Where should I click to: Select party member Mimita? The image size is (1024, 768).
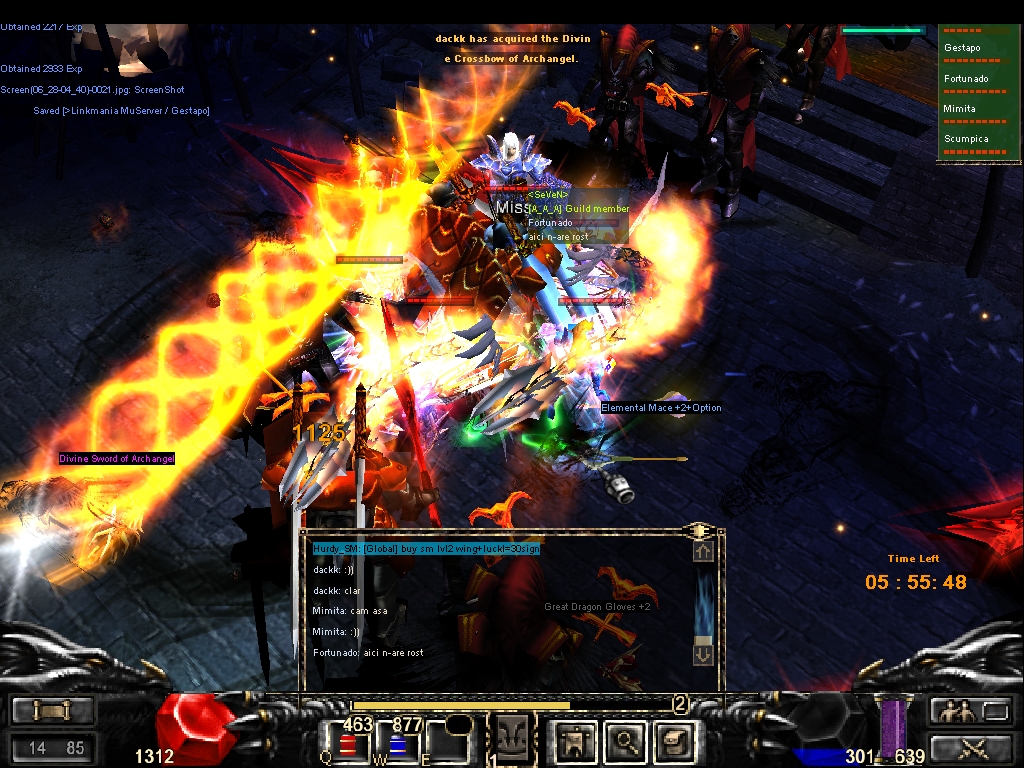[x=960, y=108]
